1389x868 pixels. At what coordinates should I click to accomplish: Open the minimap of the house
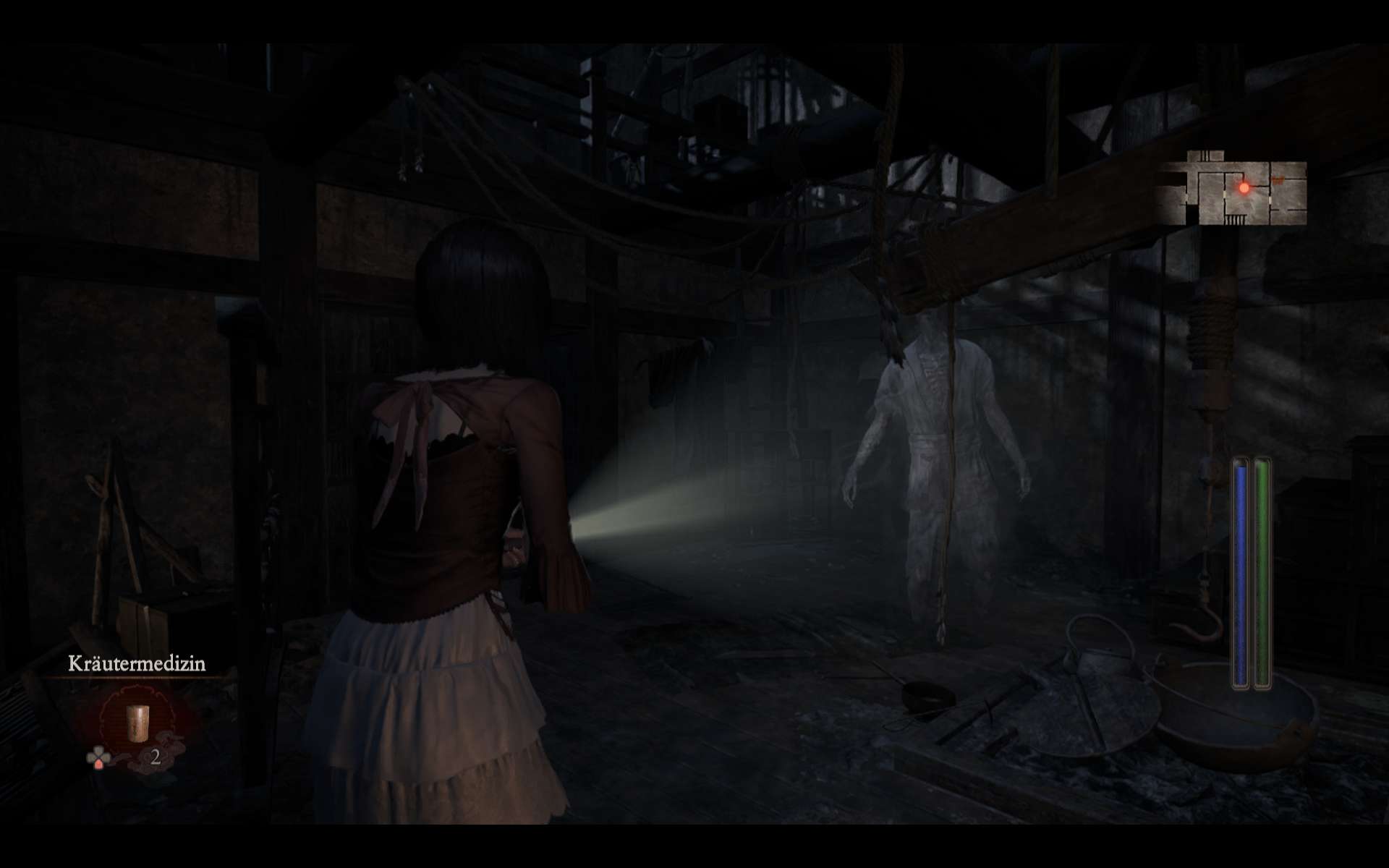(1233, 190)
